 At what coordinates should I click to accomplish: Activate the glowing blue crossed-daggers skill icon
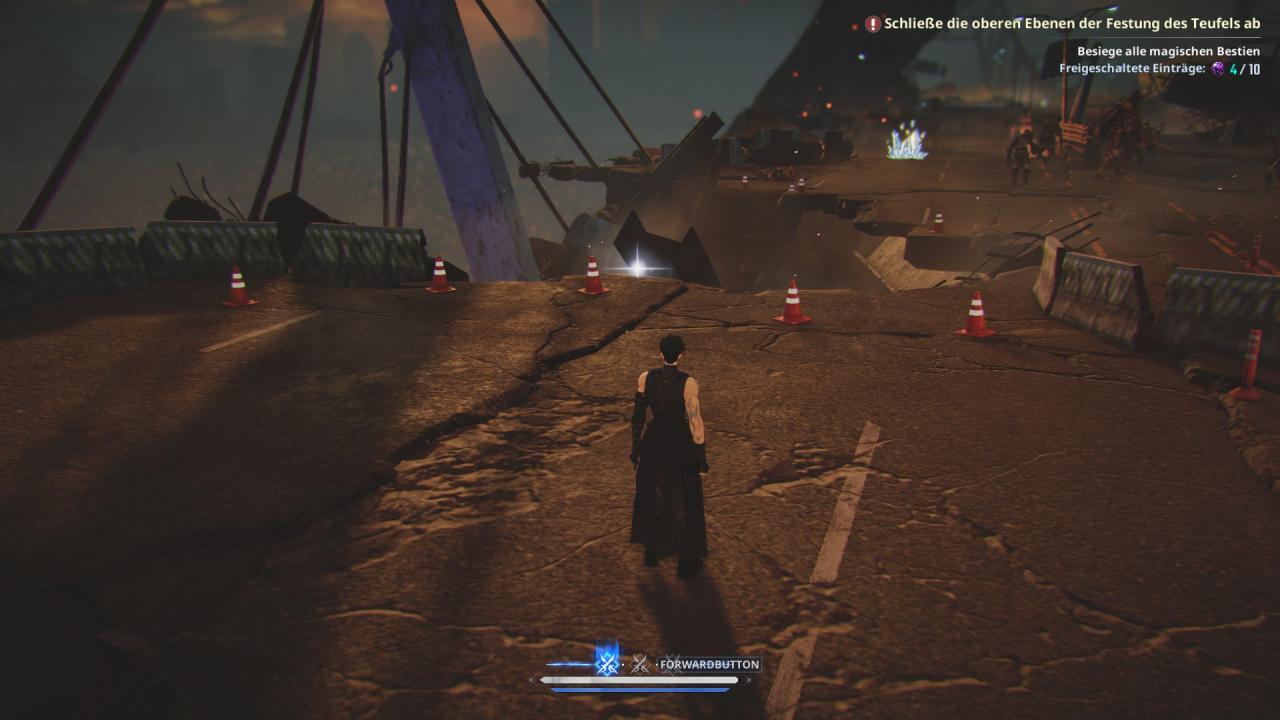tap(606, 663)
